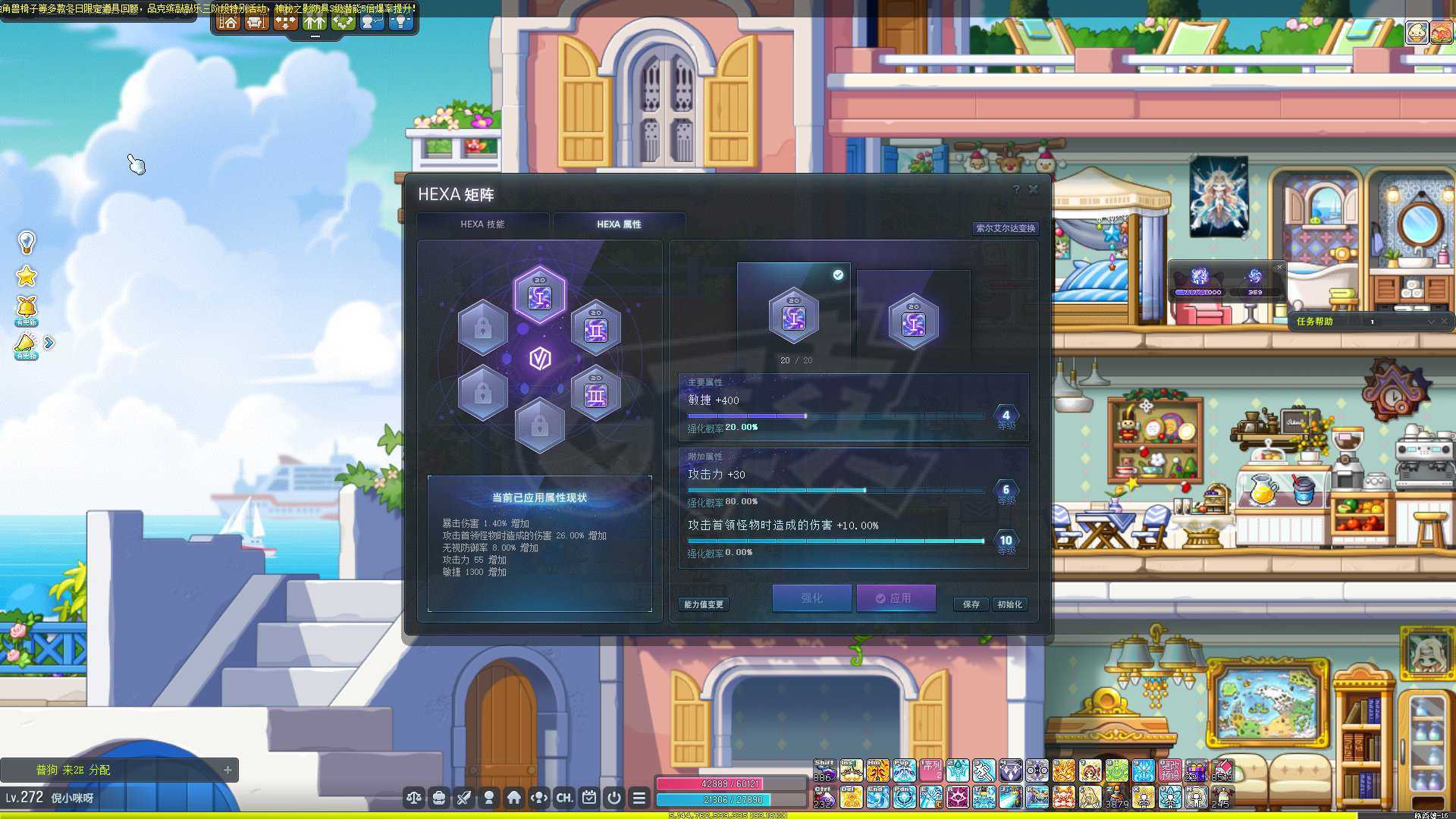Open equipment window via the sword icon
Screen dimensions: 1456x819
click(x=464, y=798)
